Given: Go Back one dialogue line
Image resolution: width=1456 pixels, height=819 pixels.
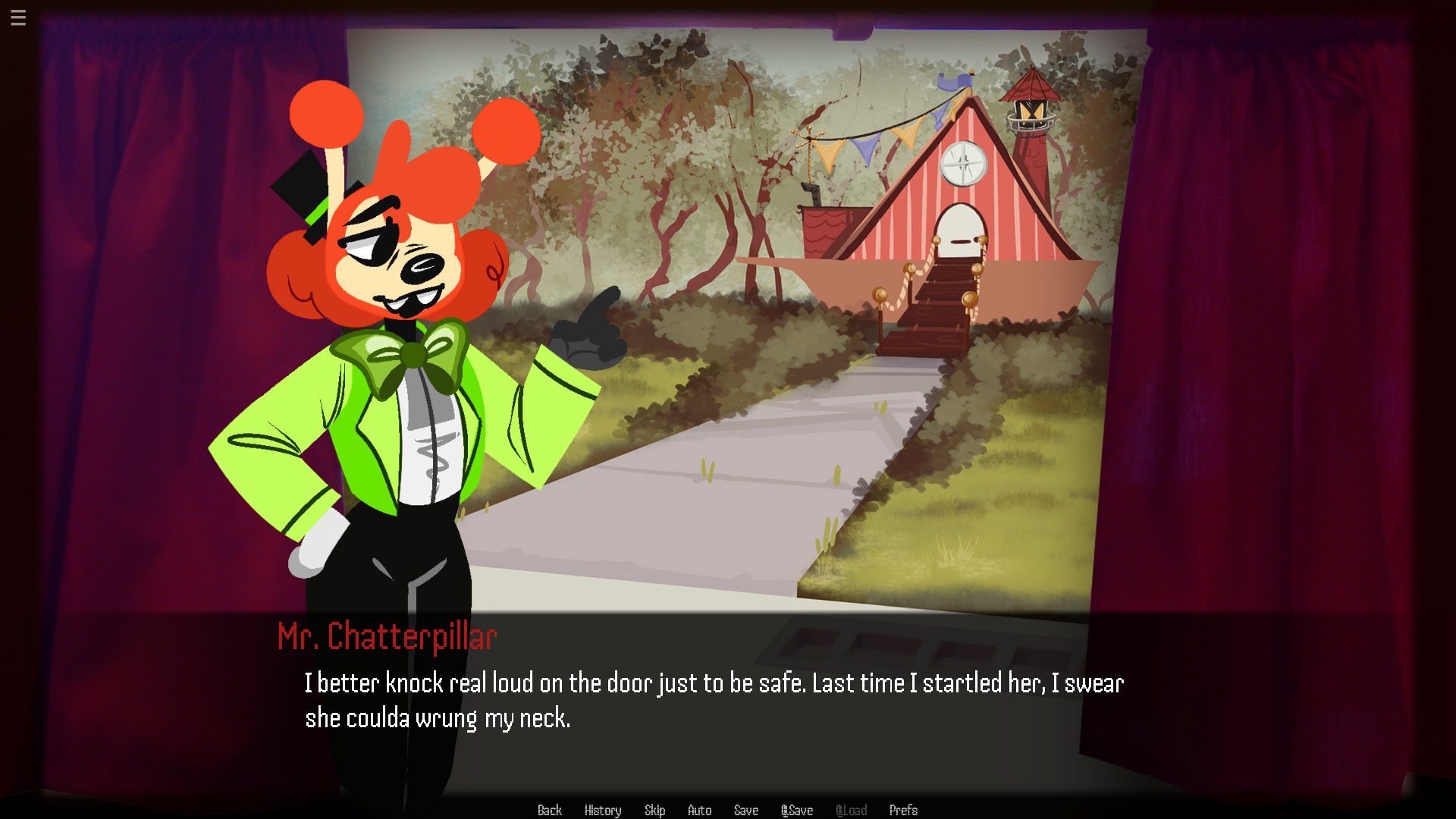Looking at the screenshot, I should coord(549,810).
